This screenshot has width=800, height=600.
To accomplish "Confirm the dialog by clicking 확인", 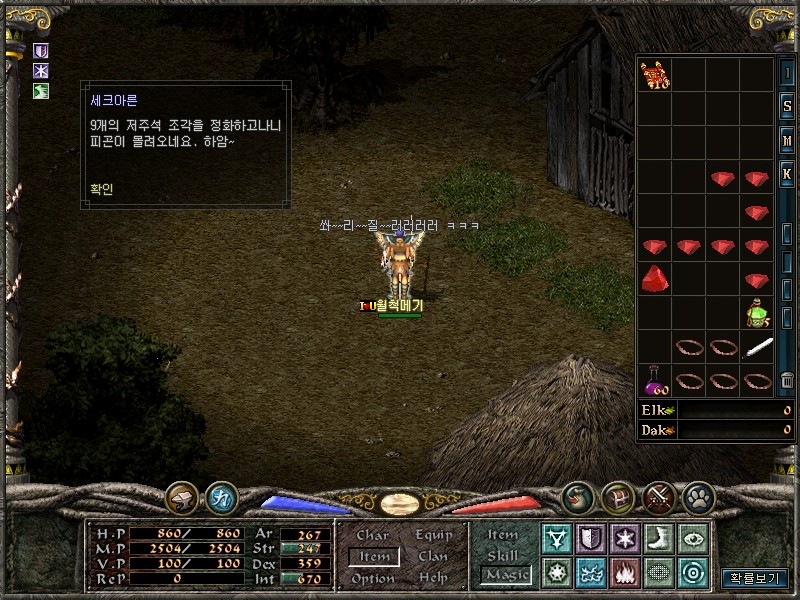I will tap(100, 189).
